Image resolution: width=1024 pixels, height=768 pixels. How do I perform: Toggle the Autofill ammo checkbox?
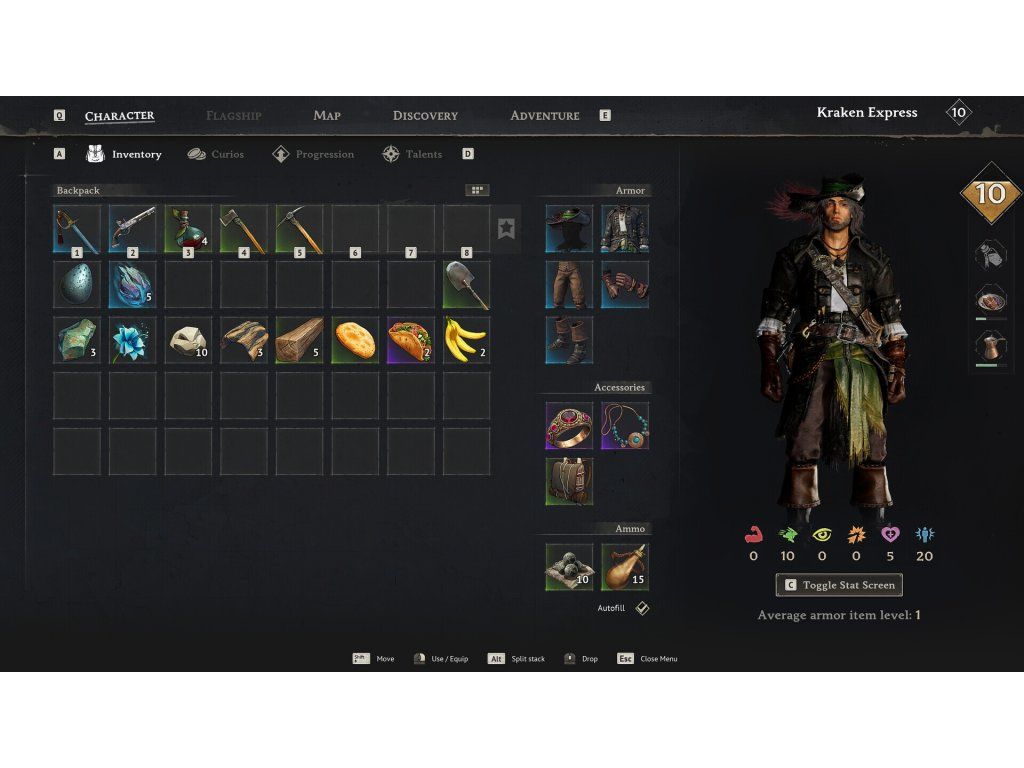click(x=642, y=608)
